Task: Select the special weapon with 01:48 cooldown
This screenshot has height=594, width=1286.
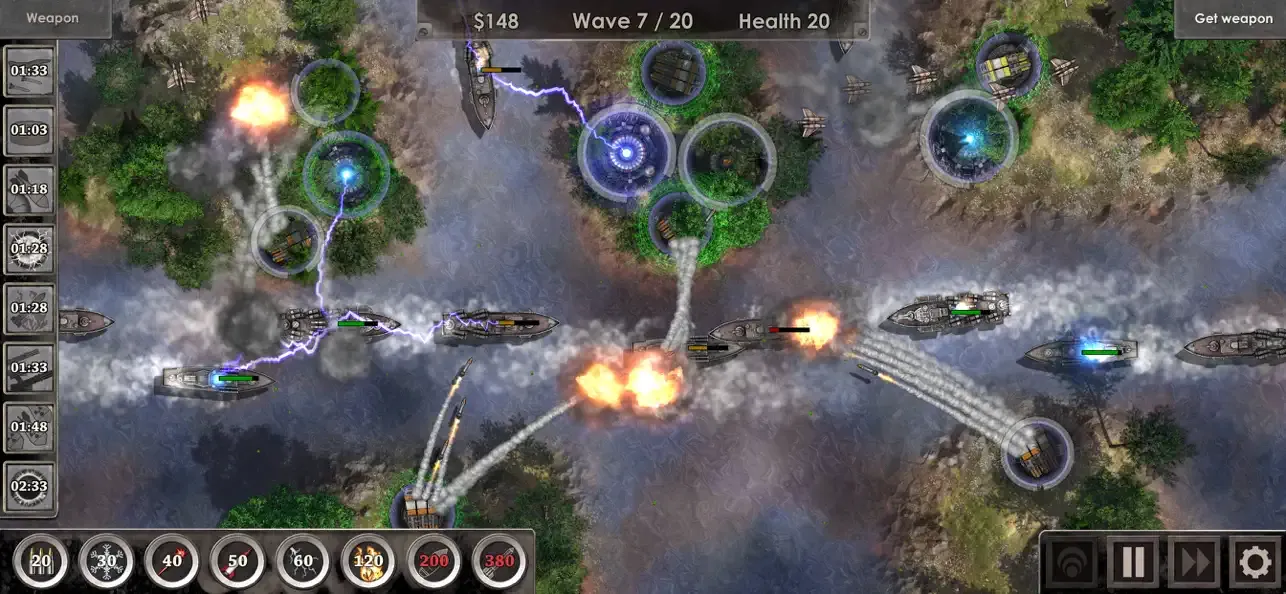Action: click(29, 428)
